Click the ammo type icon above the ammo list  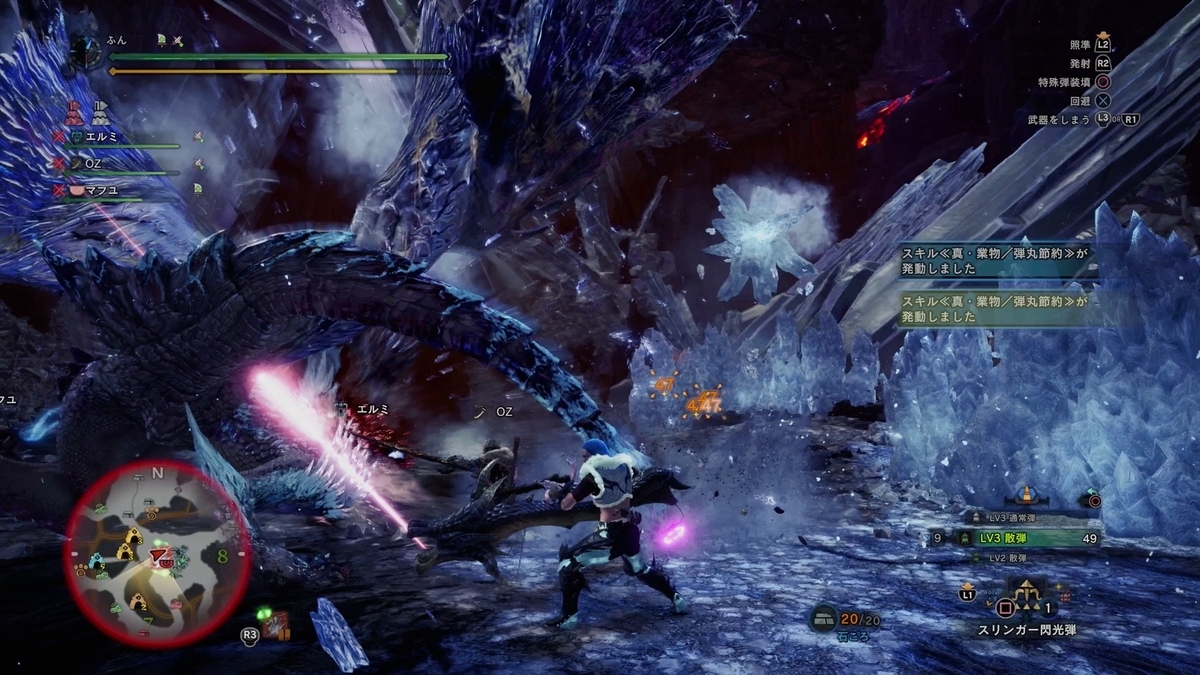[1025, 494]
